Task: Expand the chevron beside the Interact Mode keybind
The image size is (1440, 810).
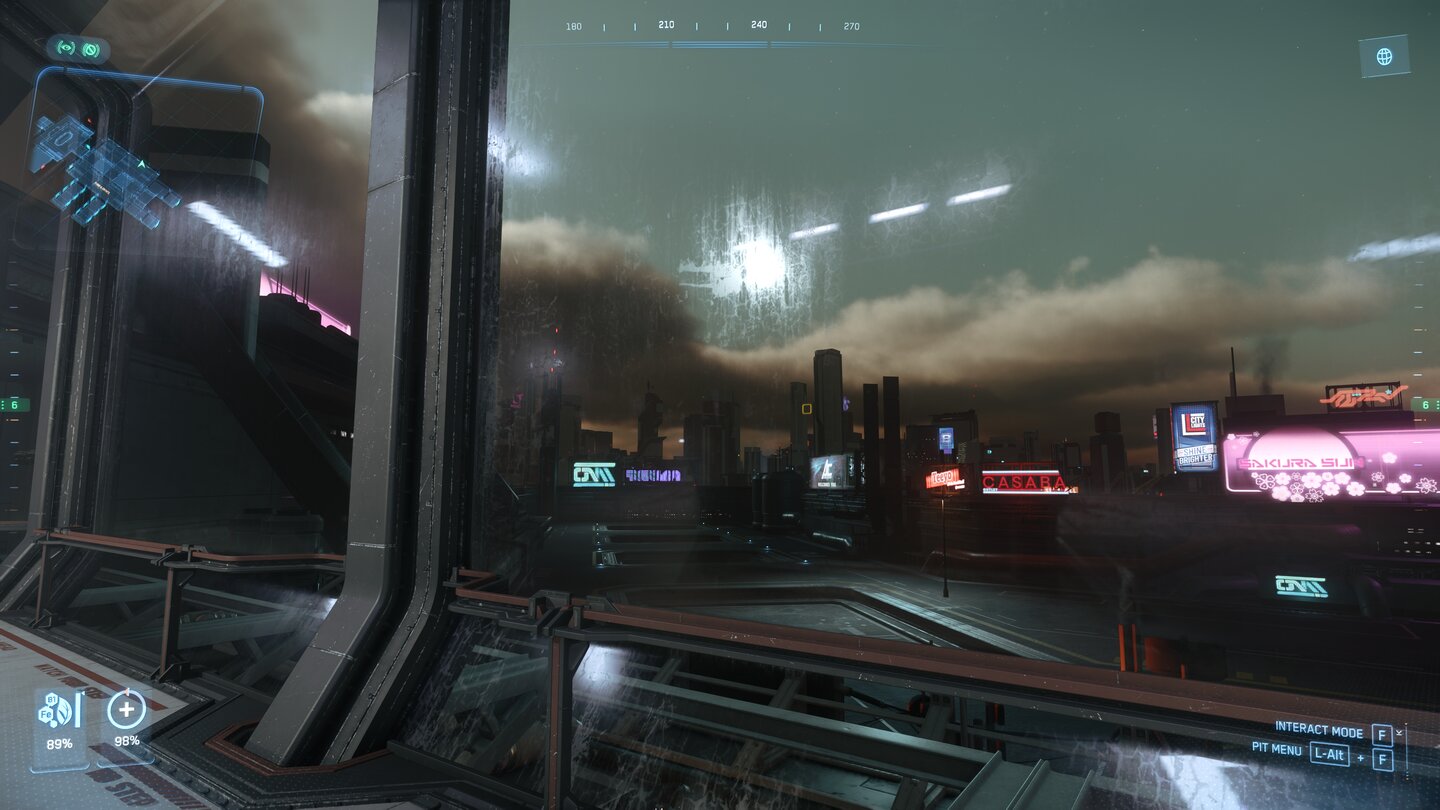Action: click(1399, 731)
